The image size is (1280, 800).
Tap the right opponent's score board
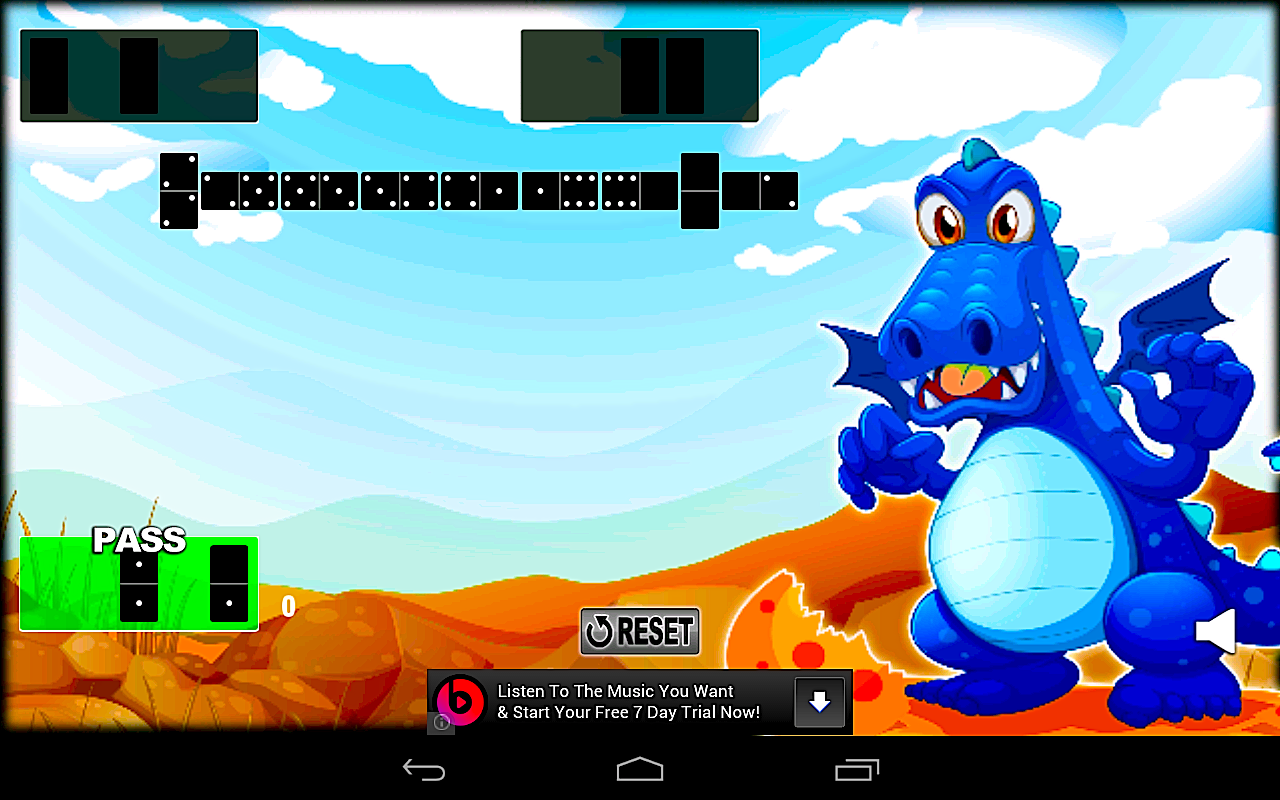tap(640, 75)
